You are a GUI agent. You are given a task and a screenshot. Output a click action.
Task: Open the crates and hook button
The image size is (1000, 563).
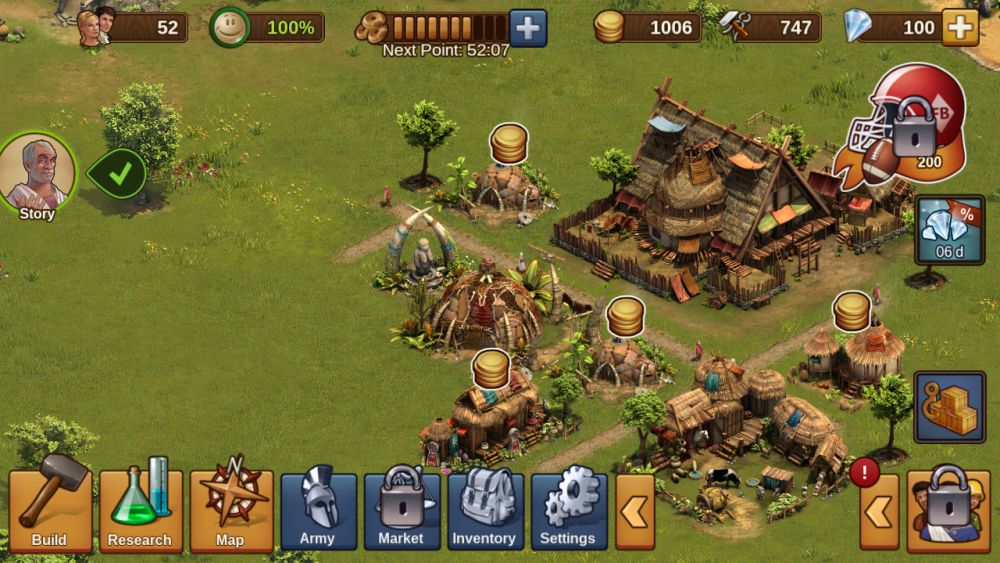coord(948,408)
